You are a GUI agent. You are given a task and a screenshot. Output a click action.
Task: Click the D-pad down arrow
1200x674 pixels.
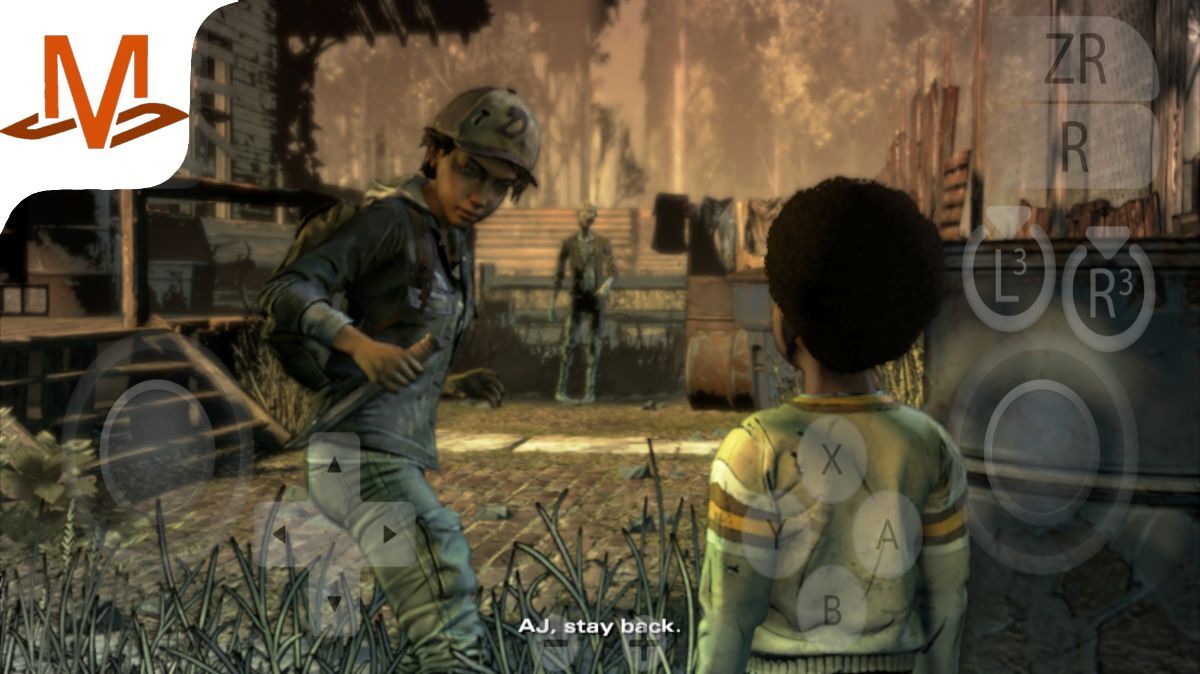(x=335, y=601)
